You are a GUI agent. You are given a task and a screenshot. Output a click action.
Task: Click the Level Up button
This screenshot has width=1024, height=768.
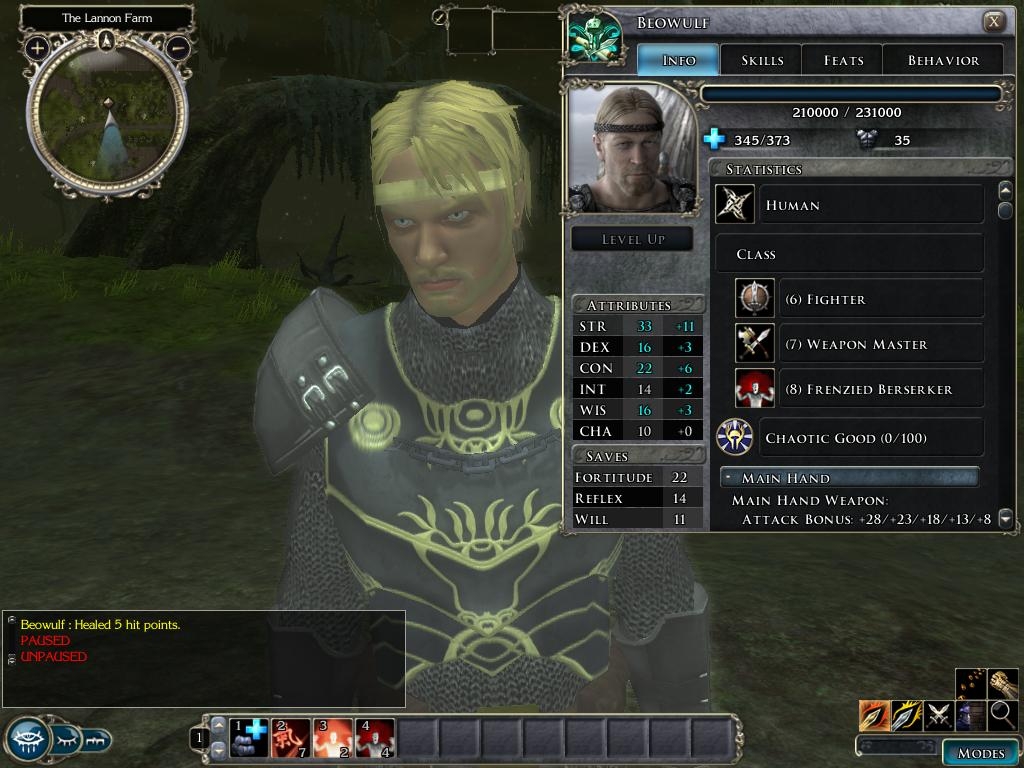tap(632, 239)
